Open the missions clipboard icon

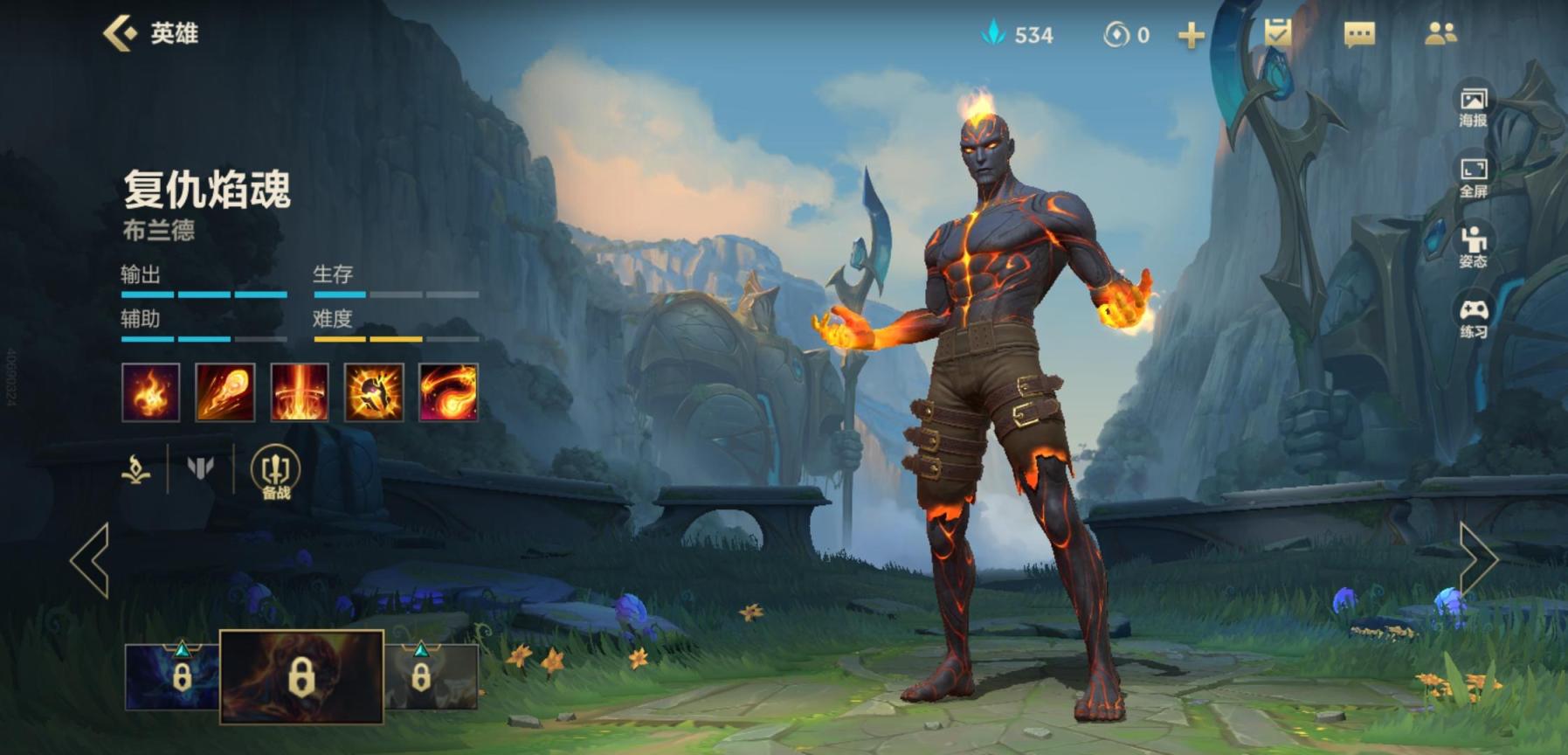click(x=1278, y=33)
